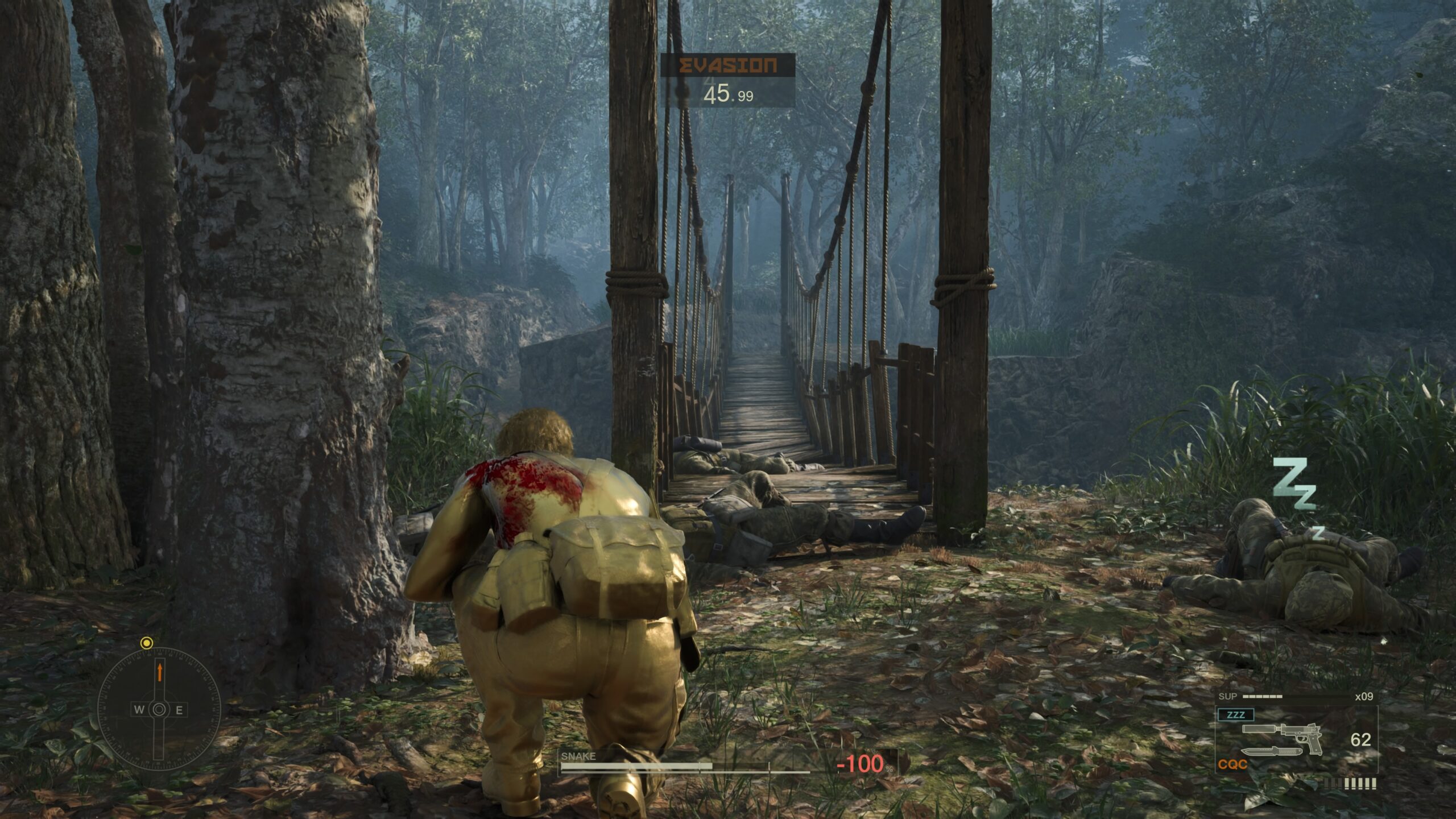Viewport: 1456px width, 819px height.
Task: Click the ZZZ ammo type tag
Action: 1235,715
